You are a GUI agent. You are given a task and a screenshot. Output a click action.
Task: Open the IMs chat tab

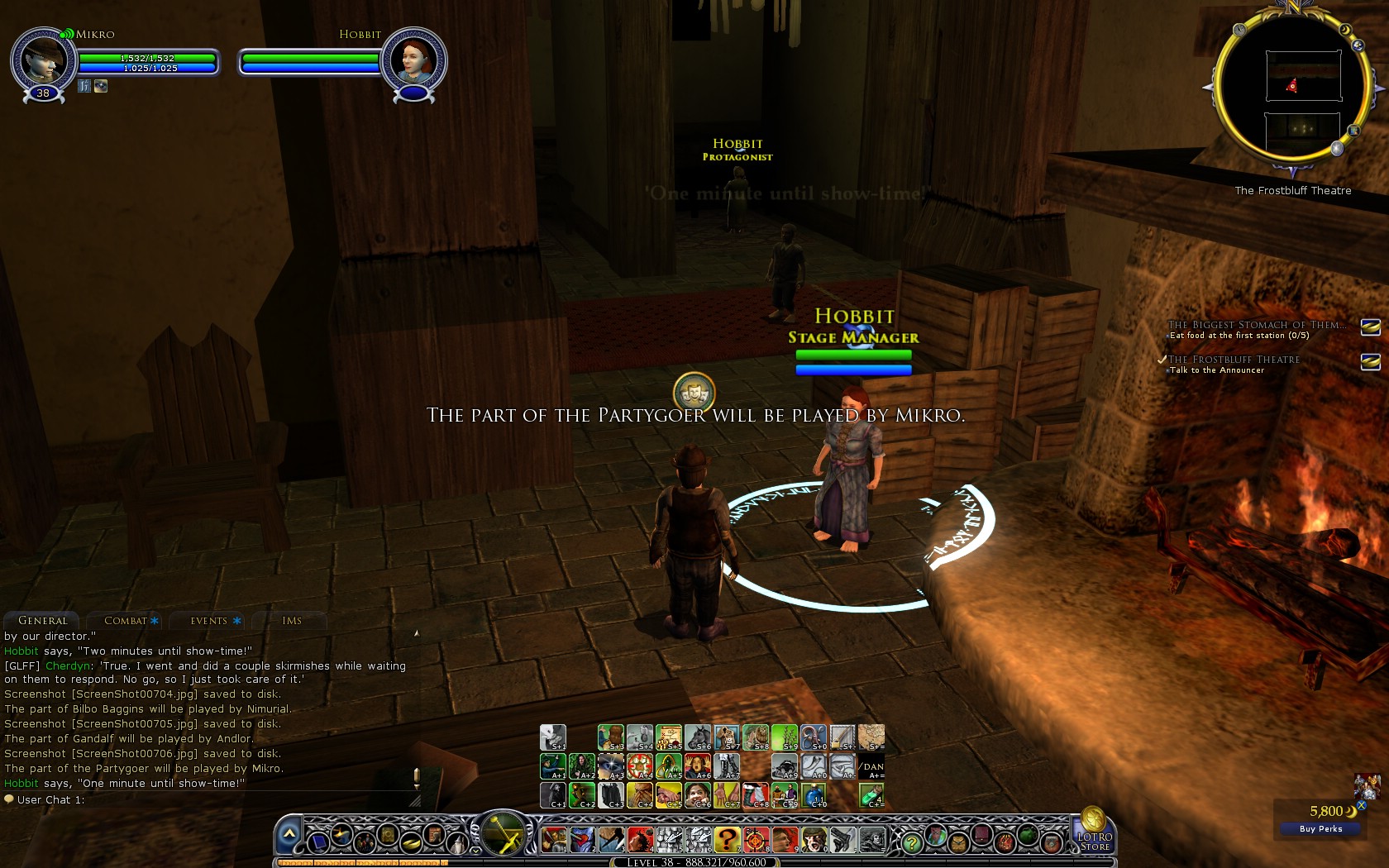pos(292,621)
